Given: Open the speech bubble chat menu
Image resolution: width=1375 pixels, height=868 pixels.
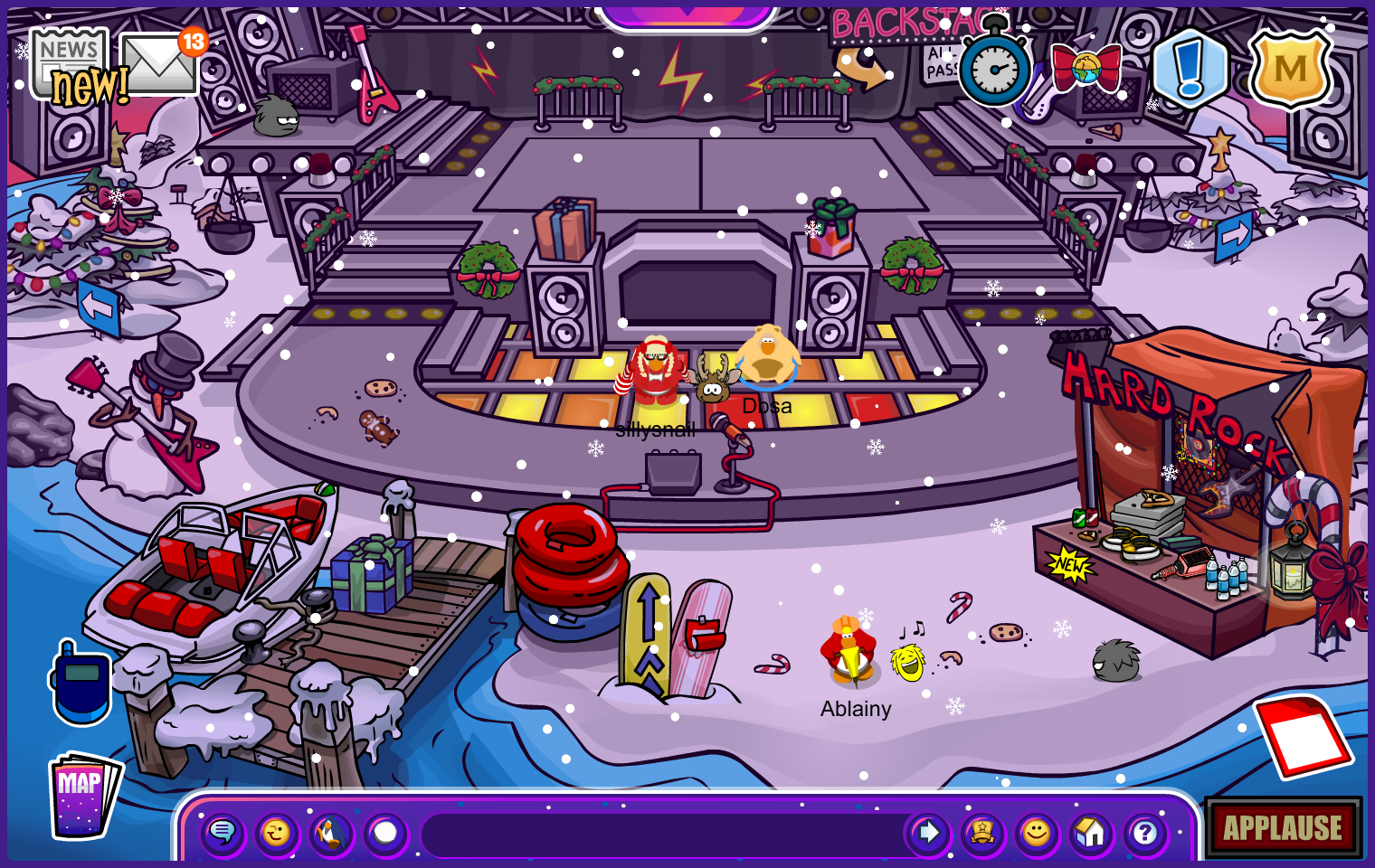Looking at the screenshot, I should point(223,833).
